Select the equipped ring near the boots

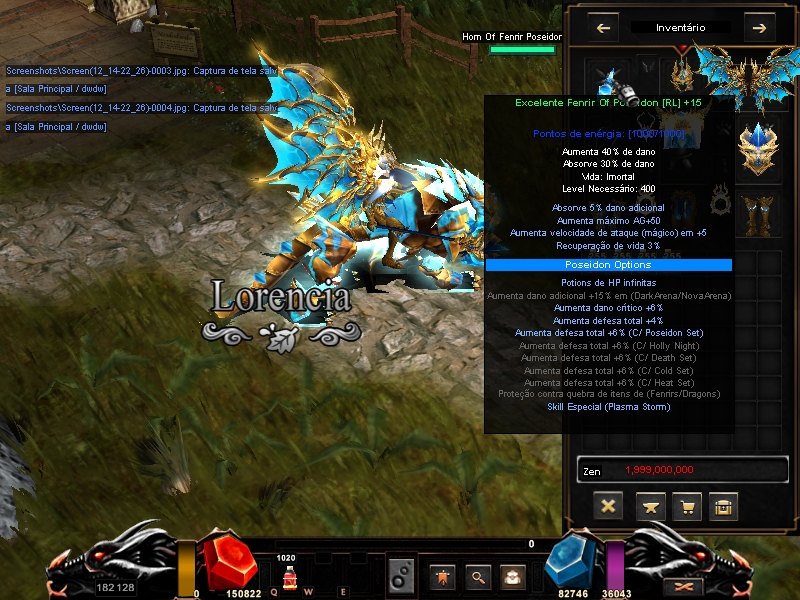720,200
